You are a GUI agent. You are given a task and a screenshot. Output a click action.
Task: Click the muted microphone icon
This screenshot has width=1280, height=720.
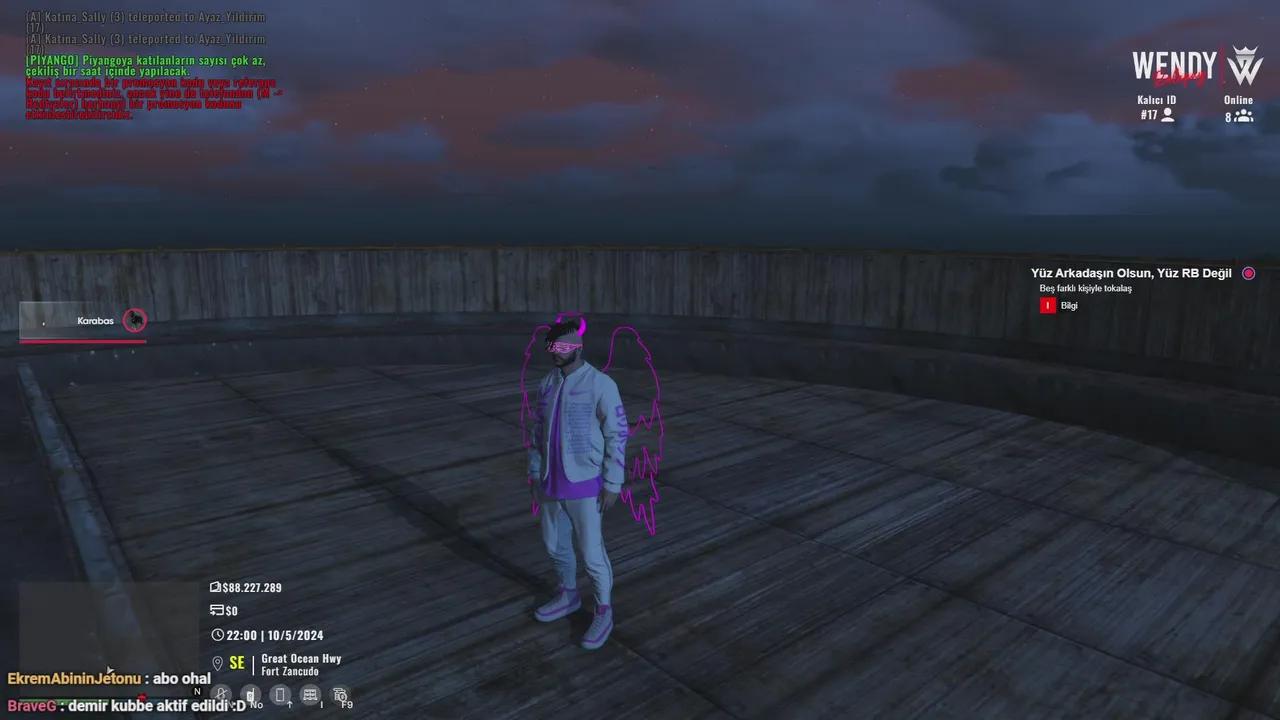(x=221, y=694)
